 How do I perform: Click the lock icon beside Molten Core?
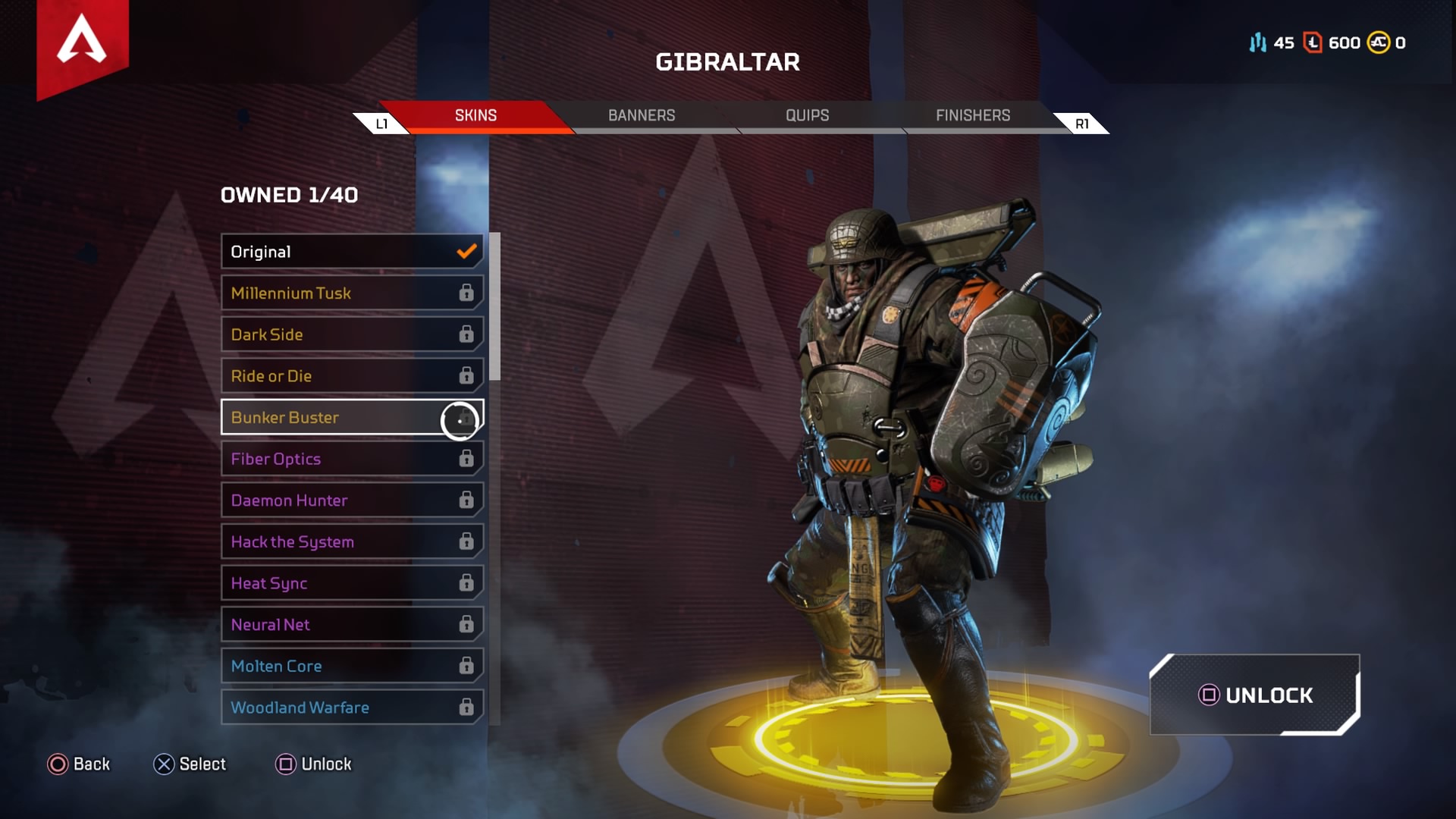click(x=466, y=666)
